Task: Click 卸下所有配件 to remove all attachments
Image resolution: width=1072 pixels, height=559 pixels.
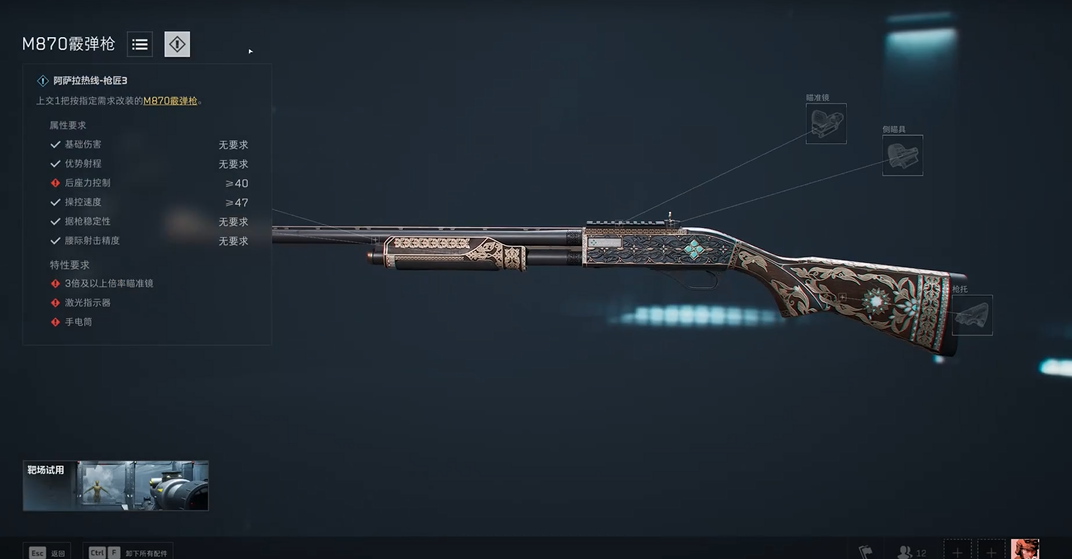Action: pos(124,552)
